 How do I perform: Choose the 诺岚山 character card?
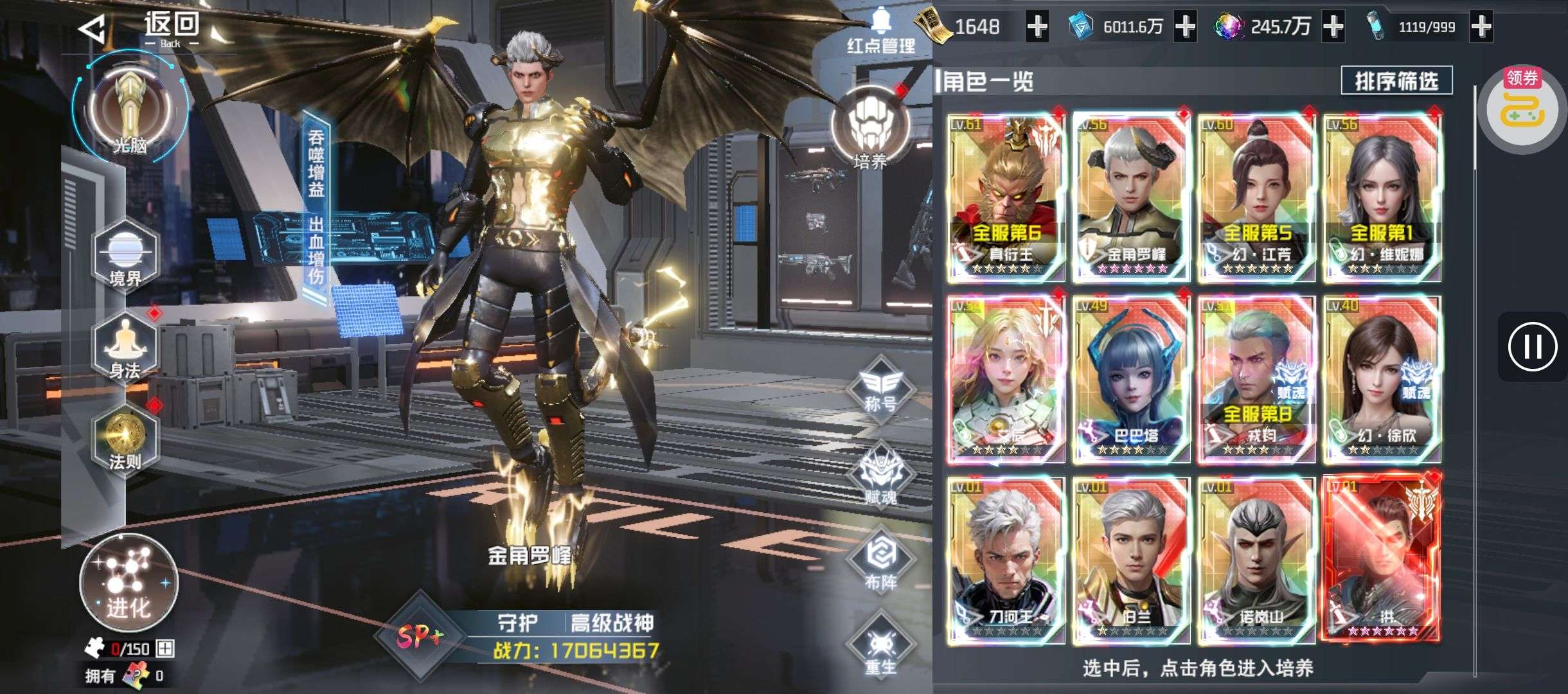[1256, 560]
